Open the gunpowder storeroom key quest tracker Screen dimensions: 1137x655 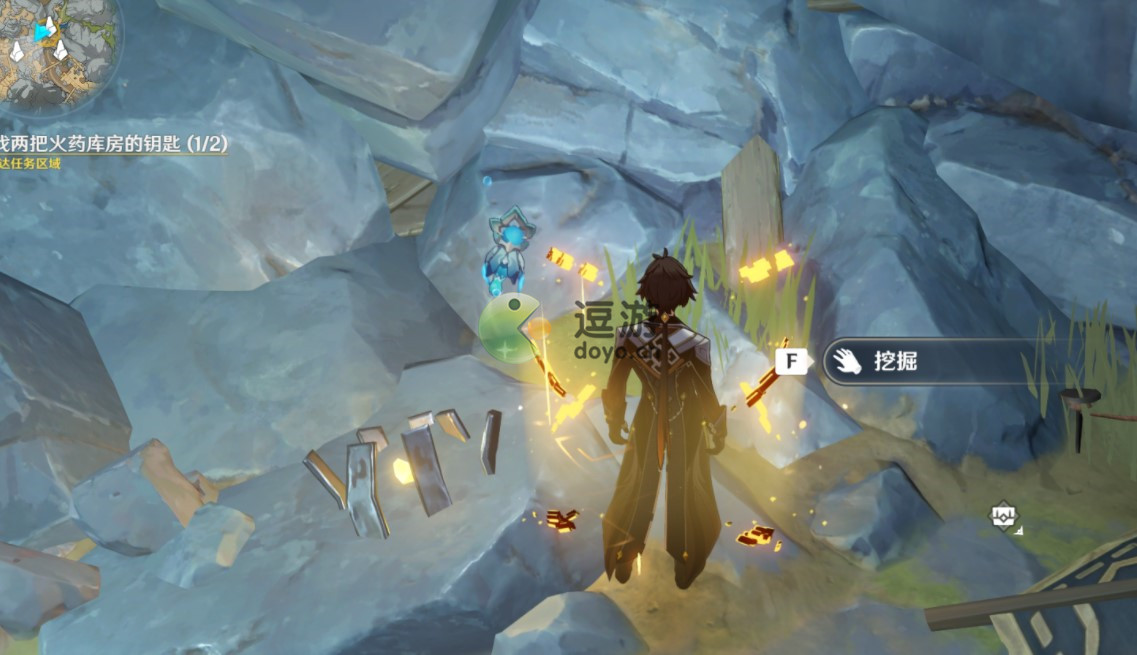coord(113,145)
